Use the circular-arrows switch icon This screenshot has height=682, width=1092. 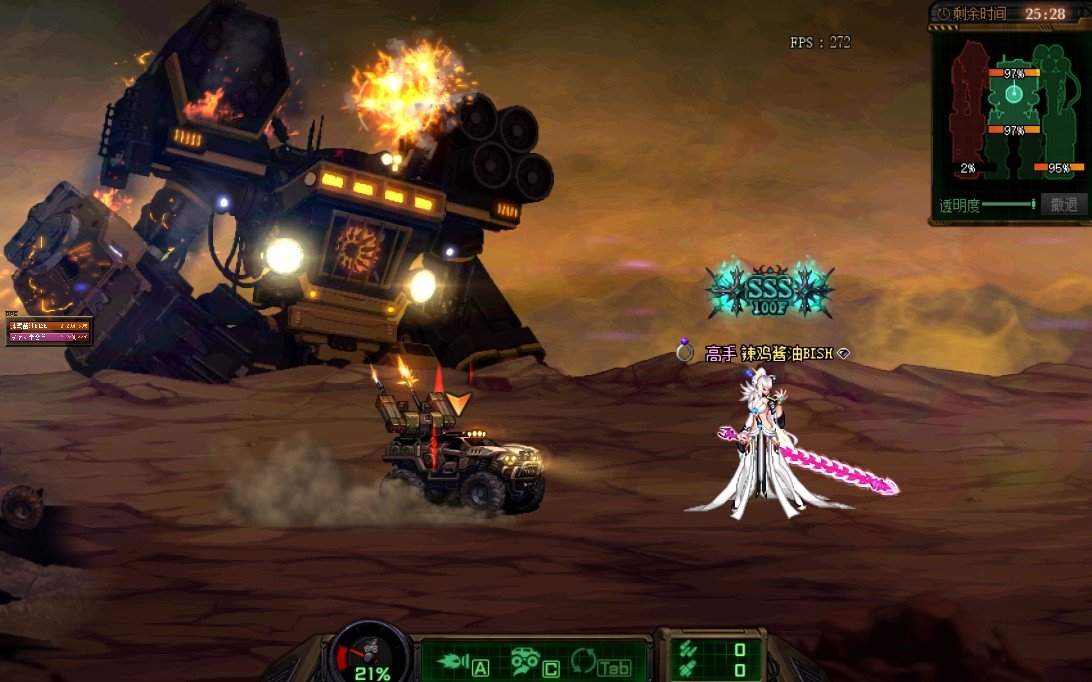click(583, 661)
